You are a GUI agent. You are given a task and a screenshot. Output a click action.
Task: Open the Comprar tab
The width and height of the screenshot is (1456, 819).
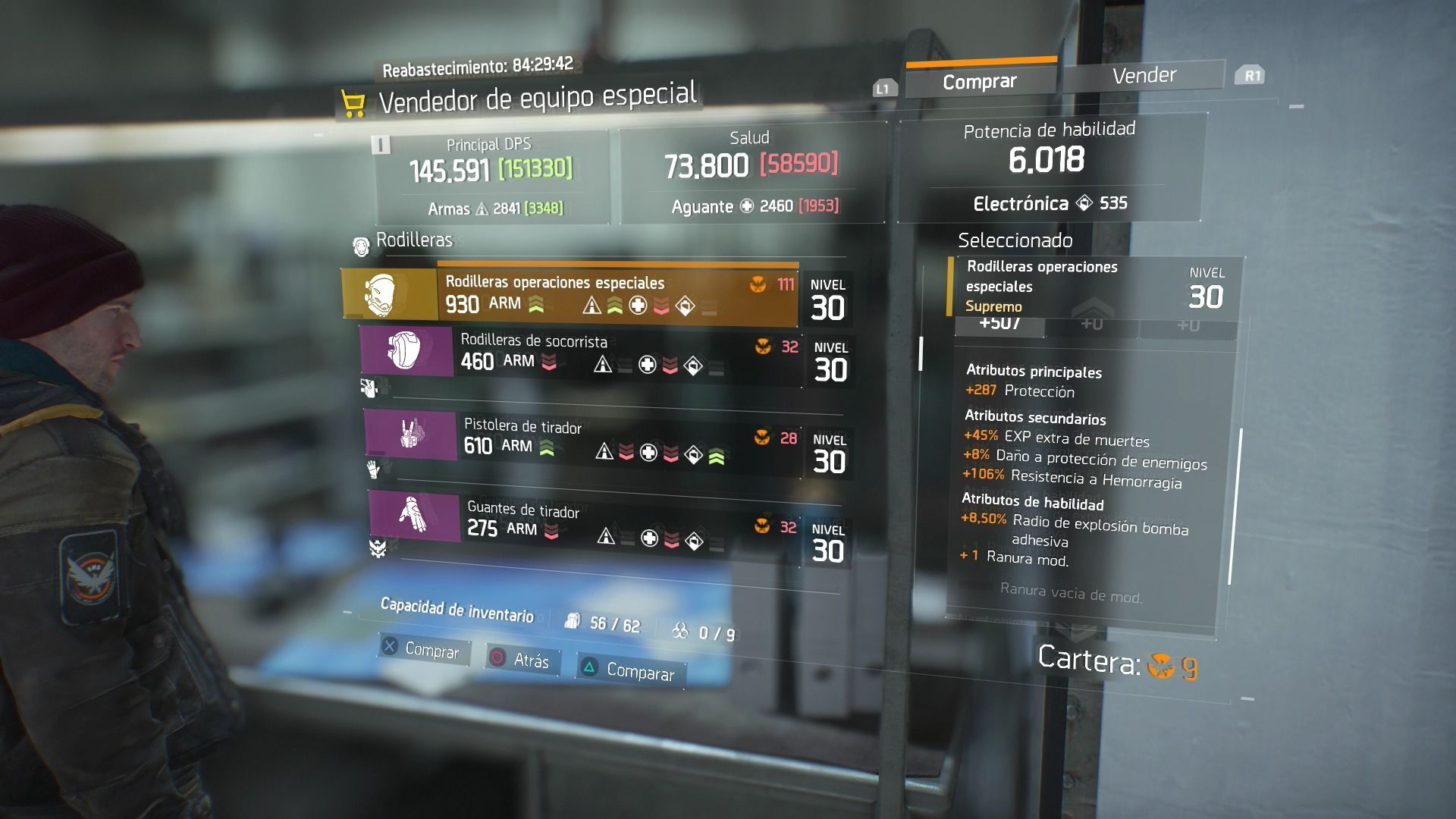tap(980, 81)
